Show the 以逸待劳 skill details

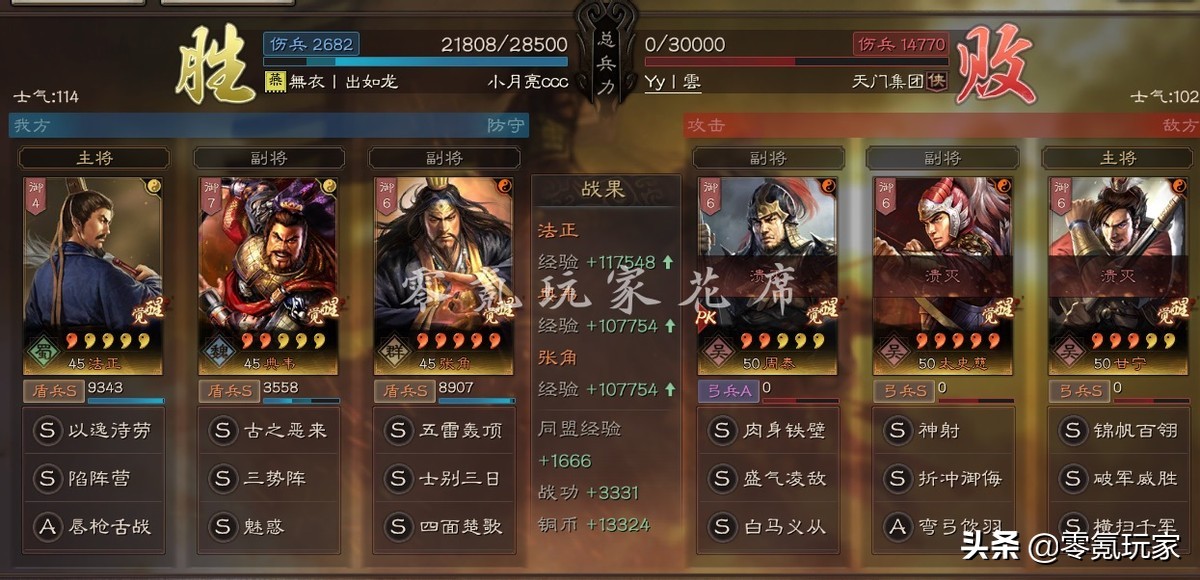pyautogui.click(x=94, y=431)
